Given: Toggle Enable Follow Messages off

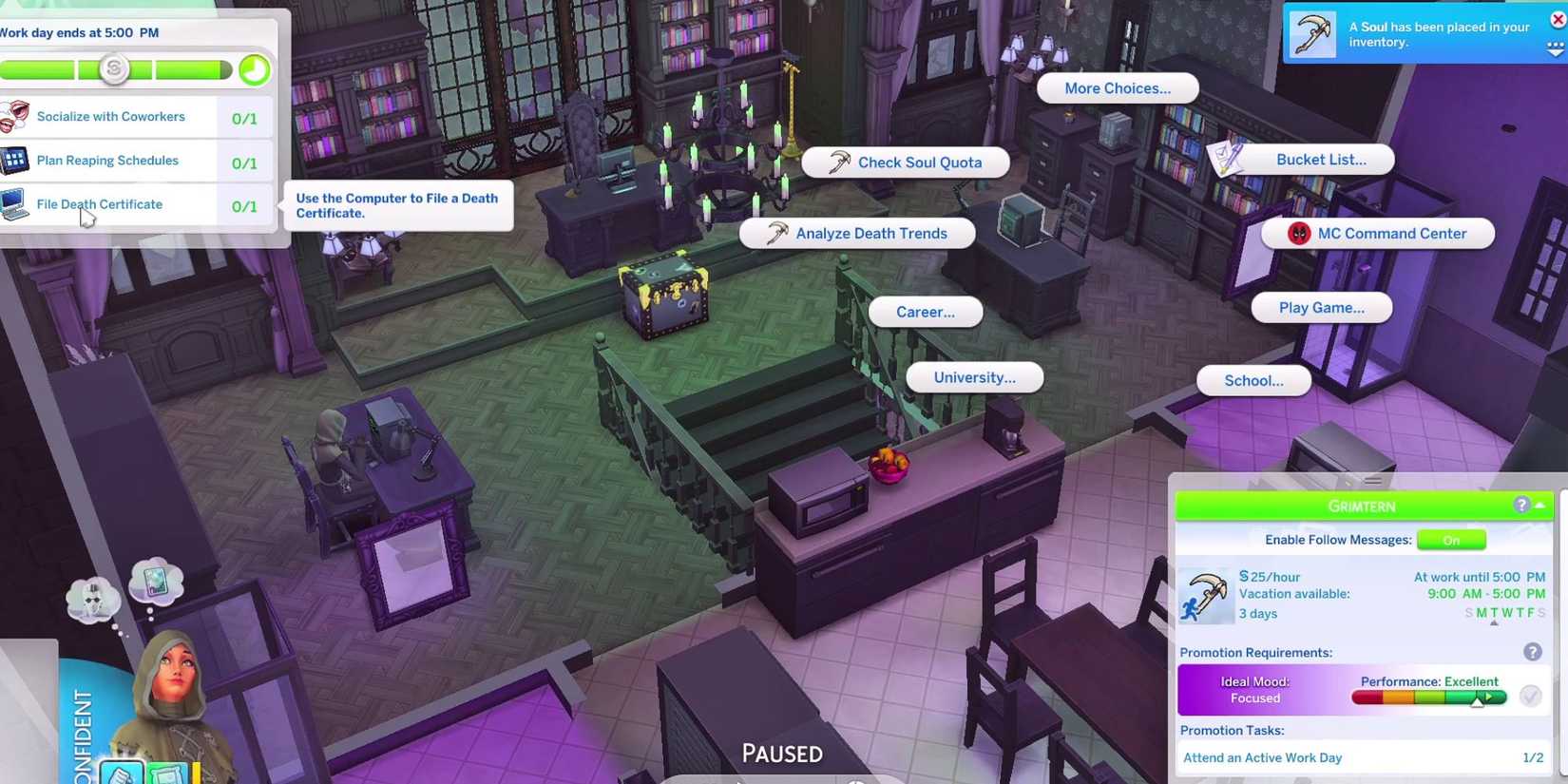Looking at the screenshot, I should [x=1451, y=540].
